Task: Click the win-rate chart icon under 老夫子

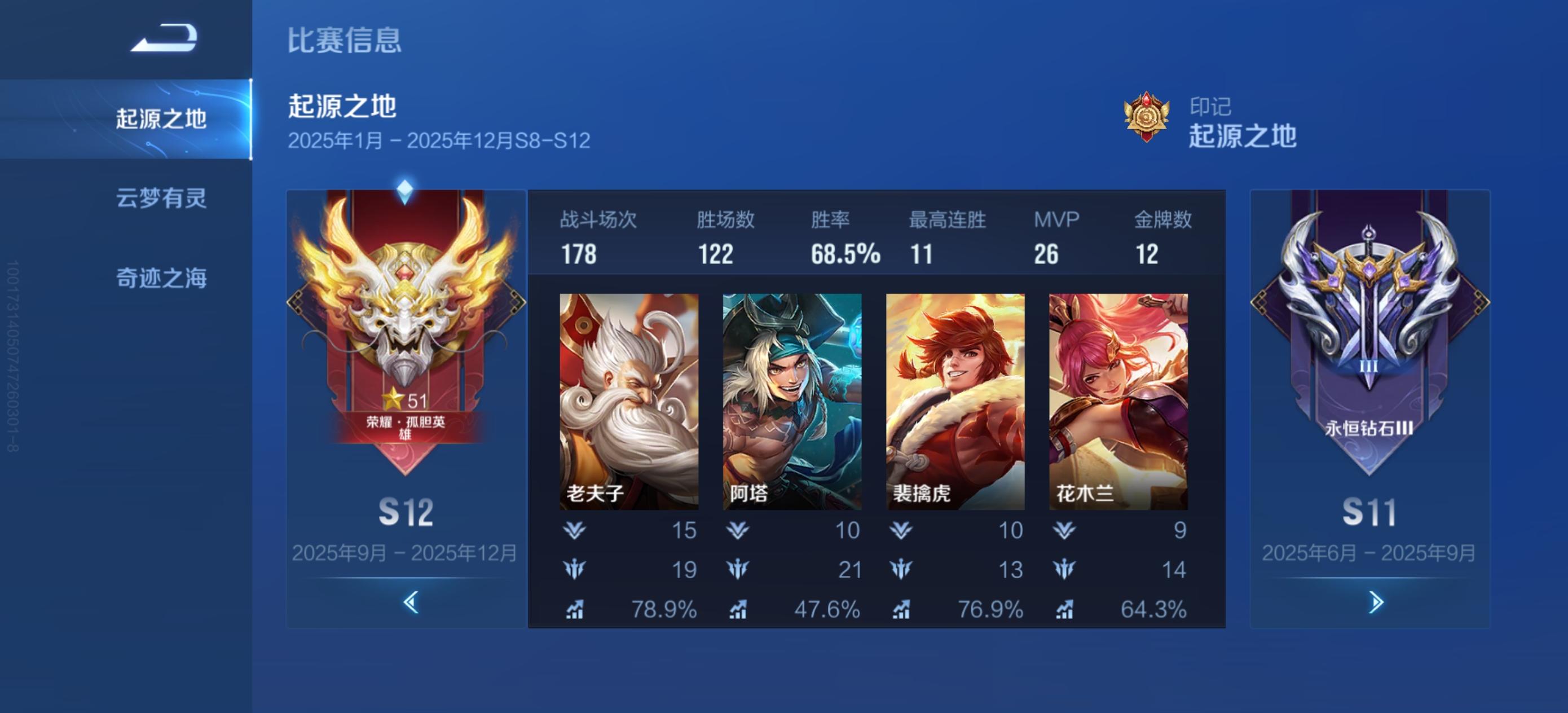Action: pos(575,608)
